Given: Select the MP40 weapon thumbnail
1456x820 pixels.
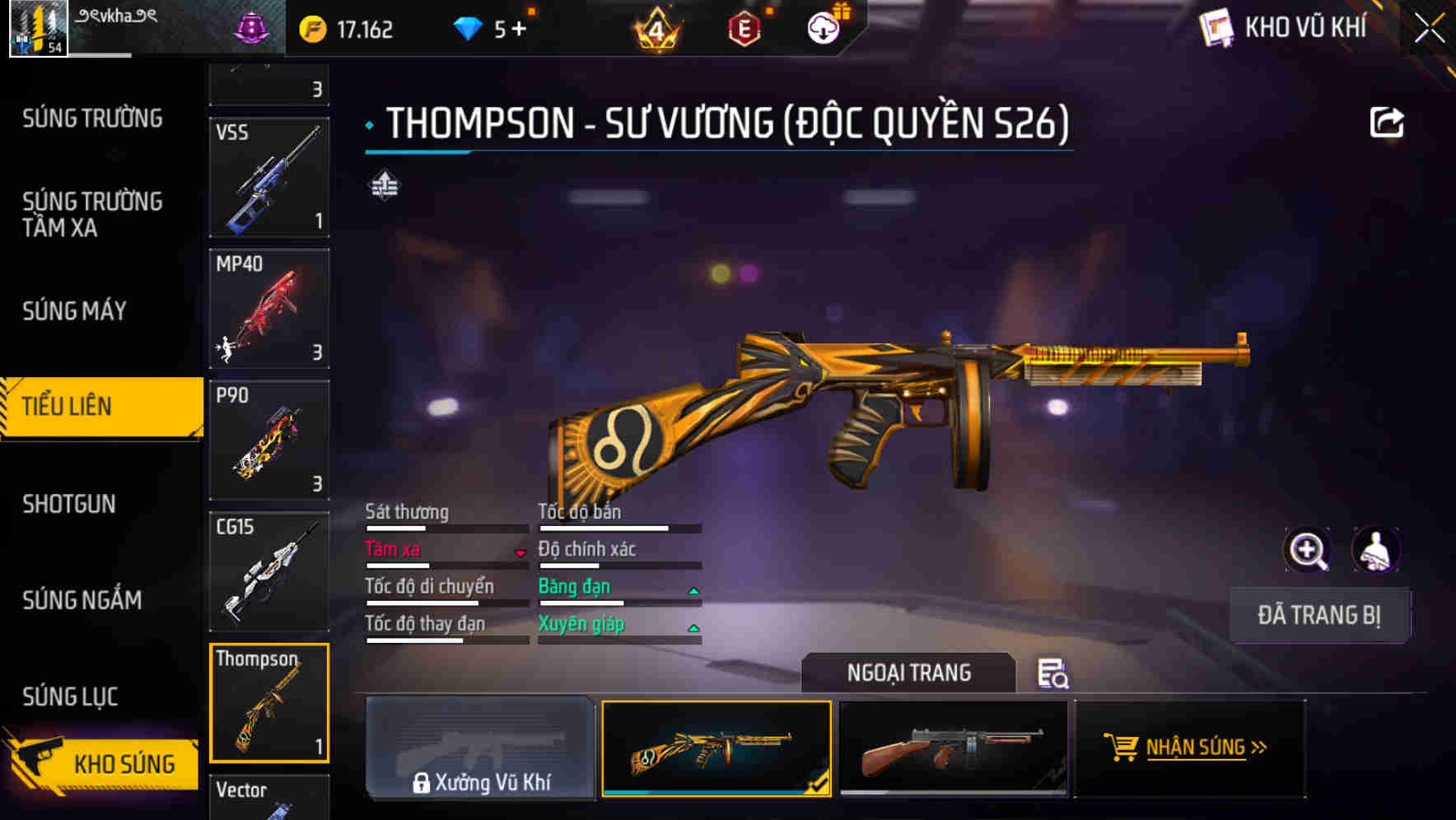Looking at the screenshot, I should point(268,306).
